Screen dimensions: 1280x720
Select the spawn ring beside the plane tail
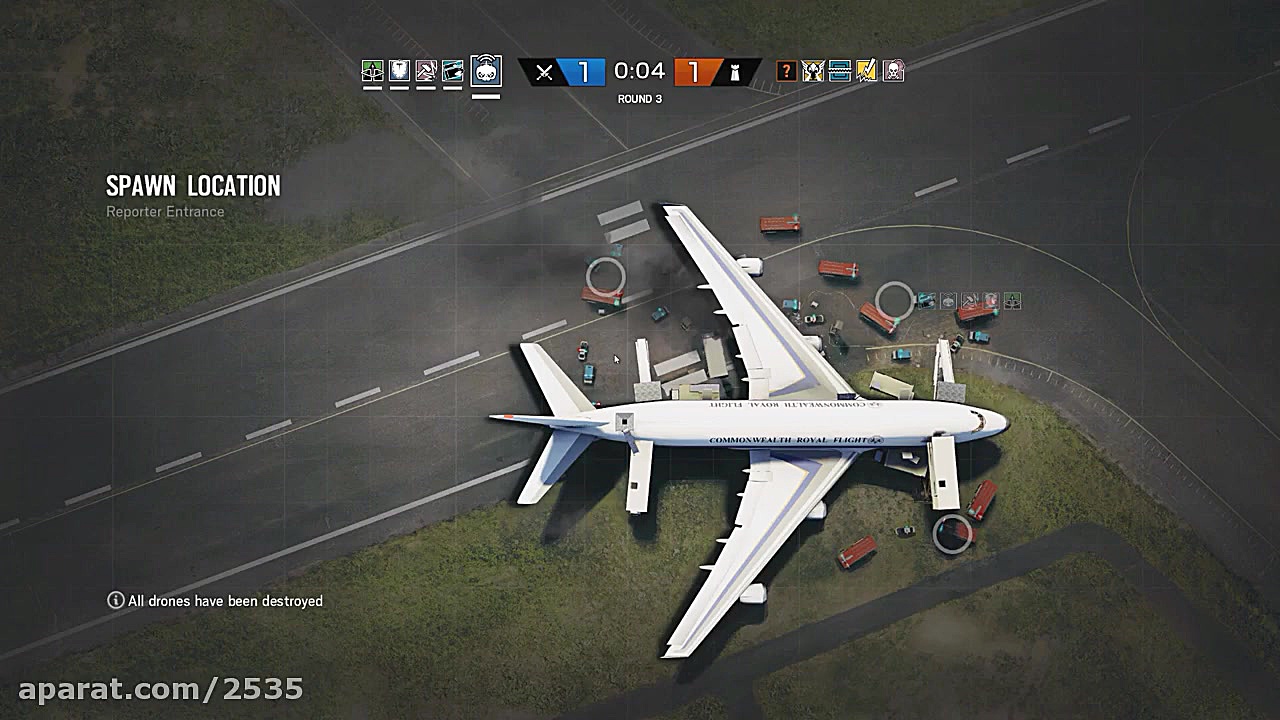(896, 298)
